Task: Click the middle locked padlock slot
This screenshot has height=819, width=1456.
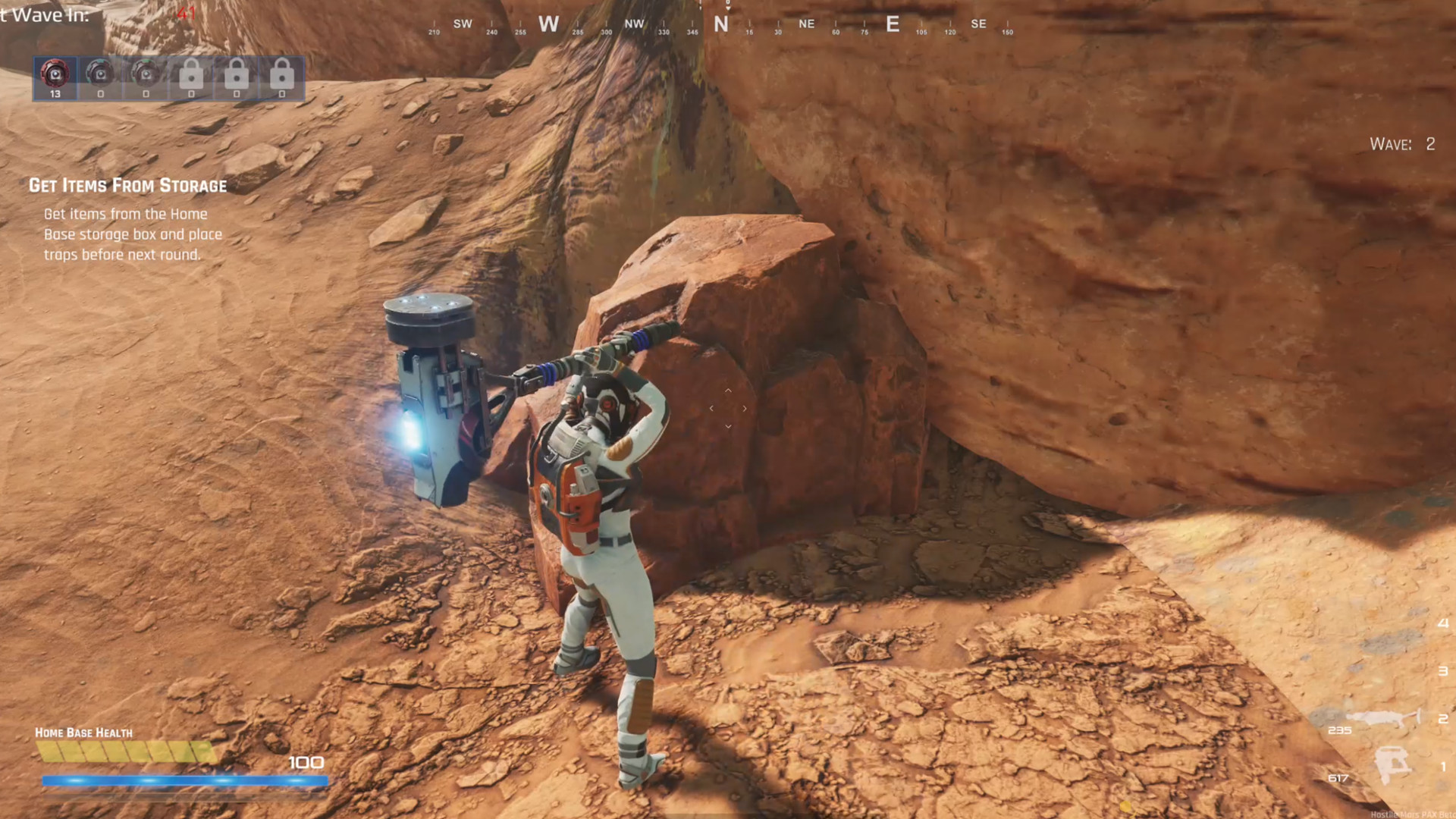Action: click(x=236, y=74)
